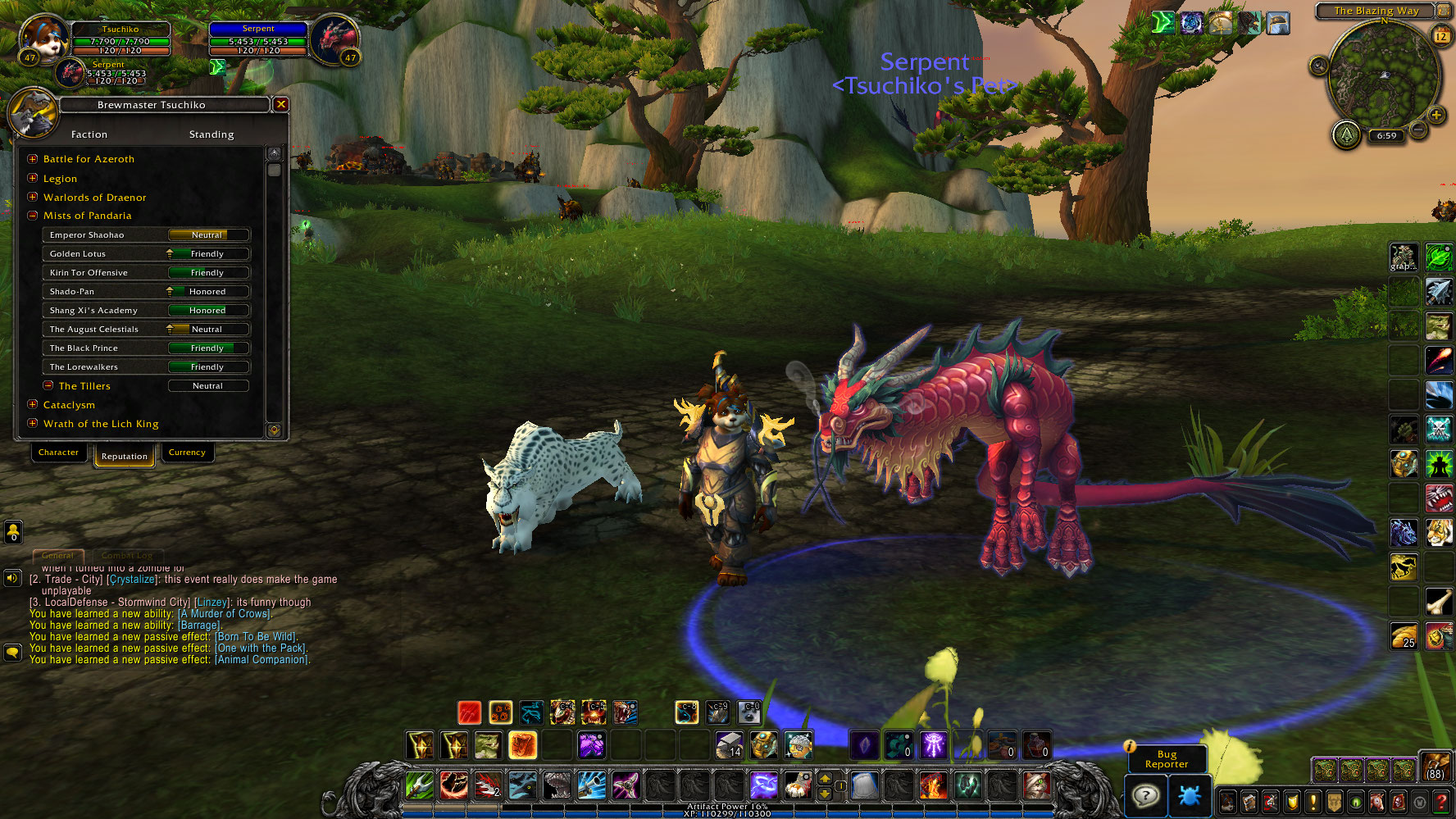The image size is (1456, 819).
Task: Switch to the Character tab
Action: [x=58, y=453]
